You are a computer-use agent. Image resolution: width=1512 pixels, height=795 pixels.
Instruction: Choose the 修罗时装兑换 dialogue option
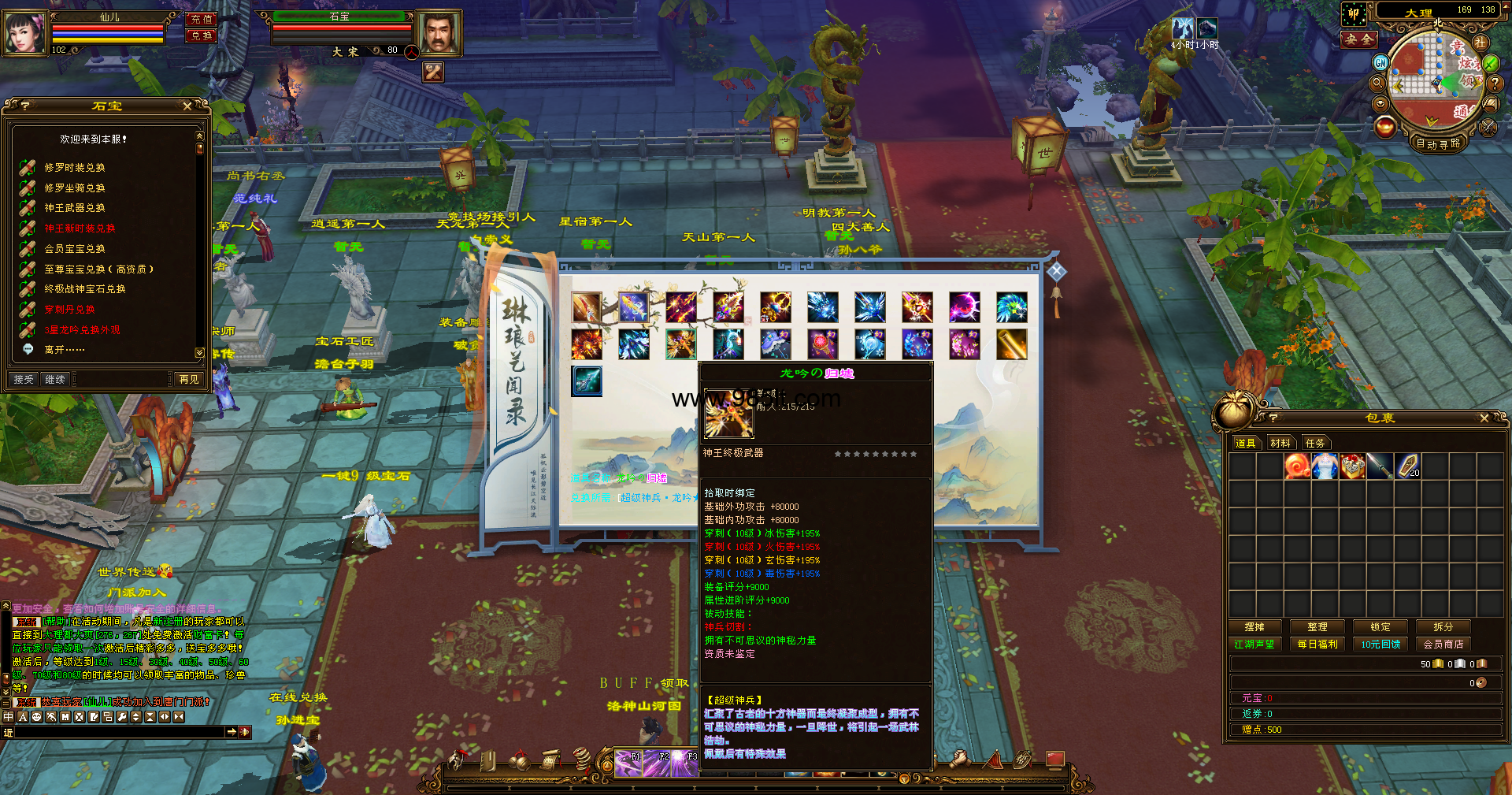click(x=75, y=168)
